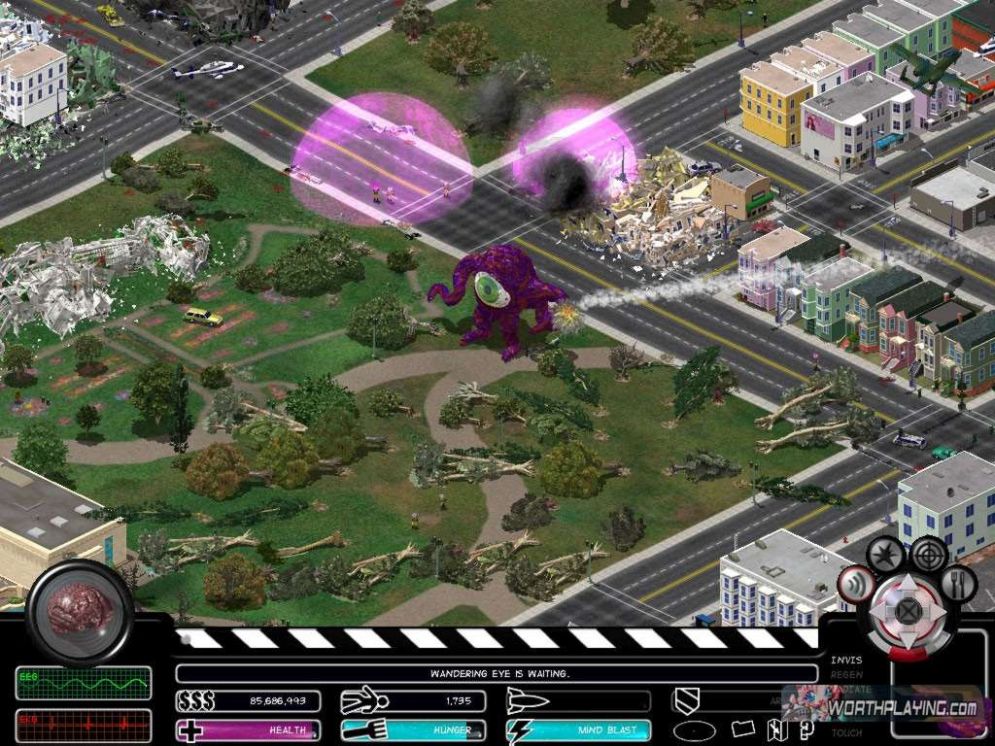The image size is (995, 746).
Task: Click the fork and knife eat button
Action: [x=958, y=583]
